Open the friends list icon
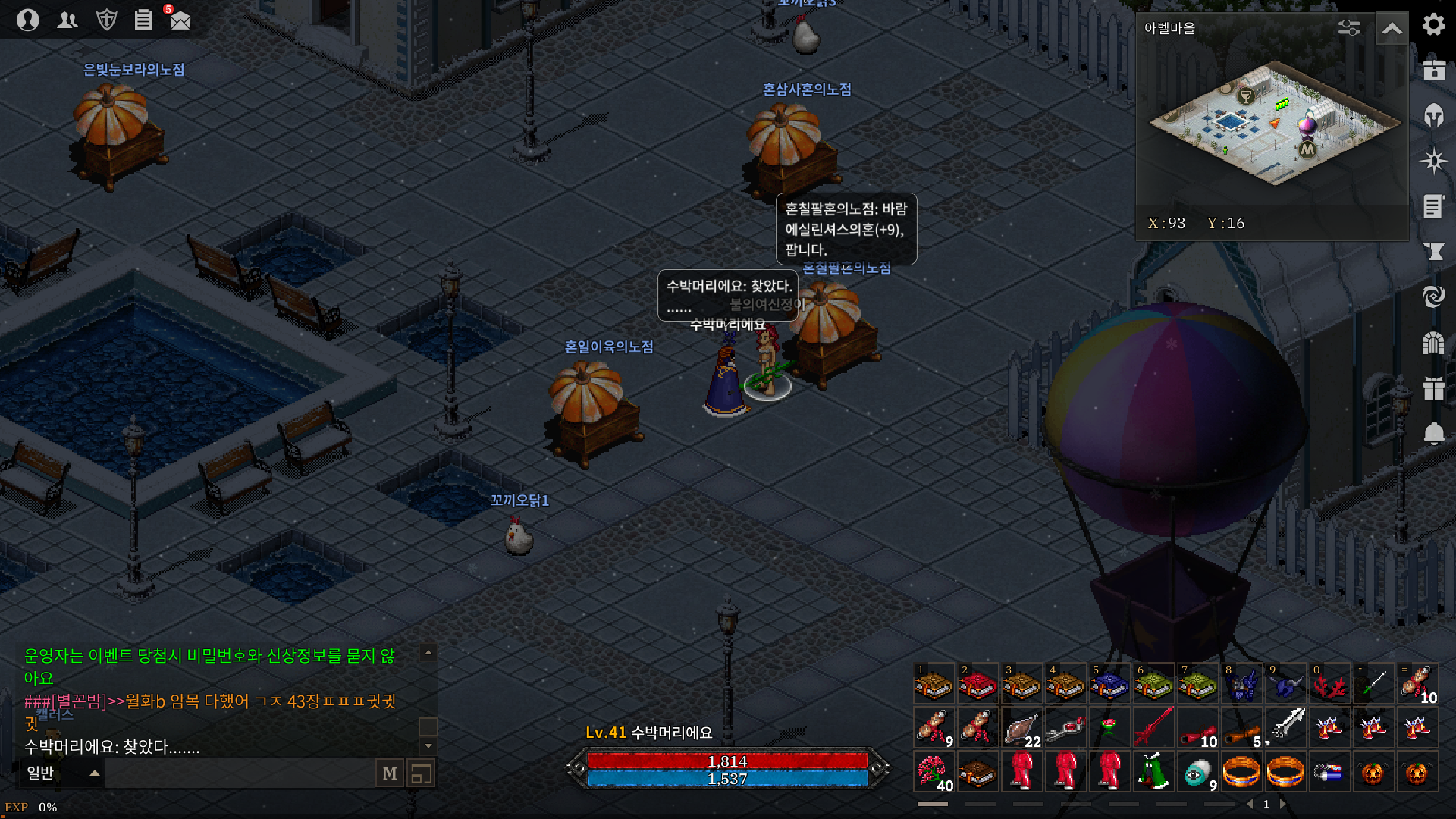The image size is (1456, 819). 67,20
